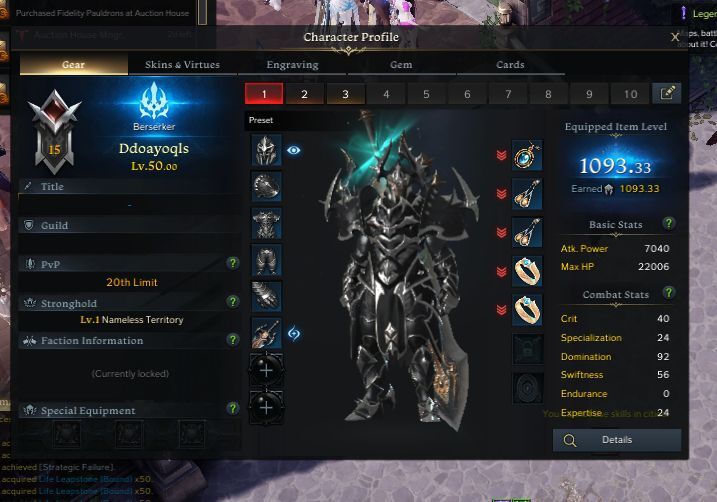The image size is (717, 502).
Task: Edit presets with the pencil button
Action: coord(666,93)
